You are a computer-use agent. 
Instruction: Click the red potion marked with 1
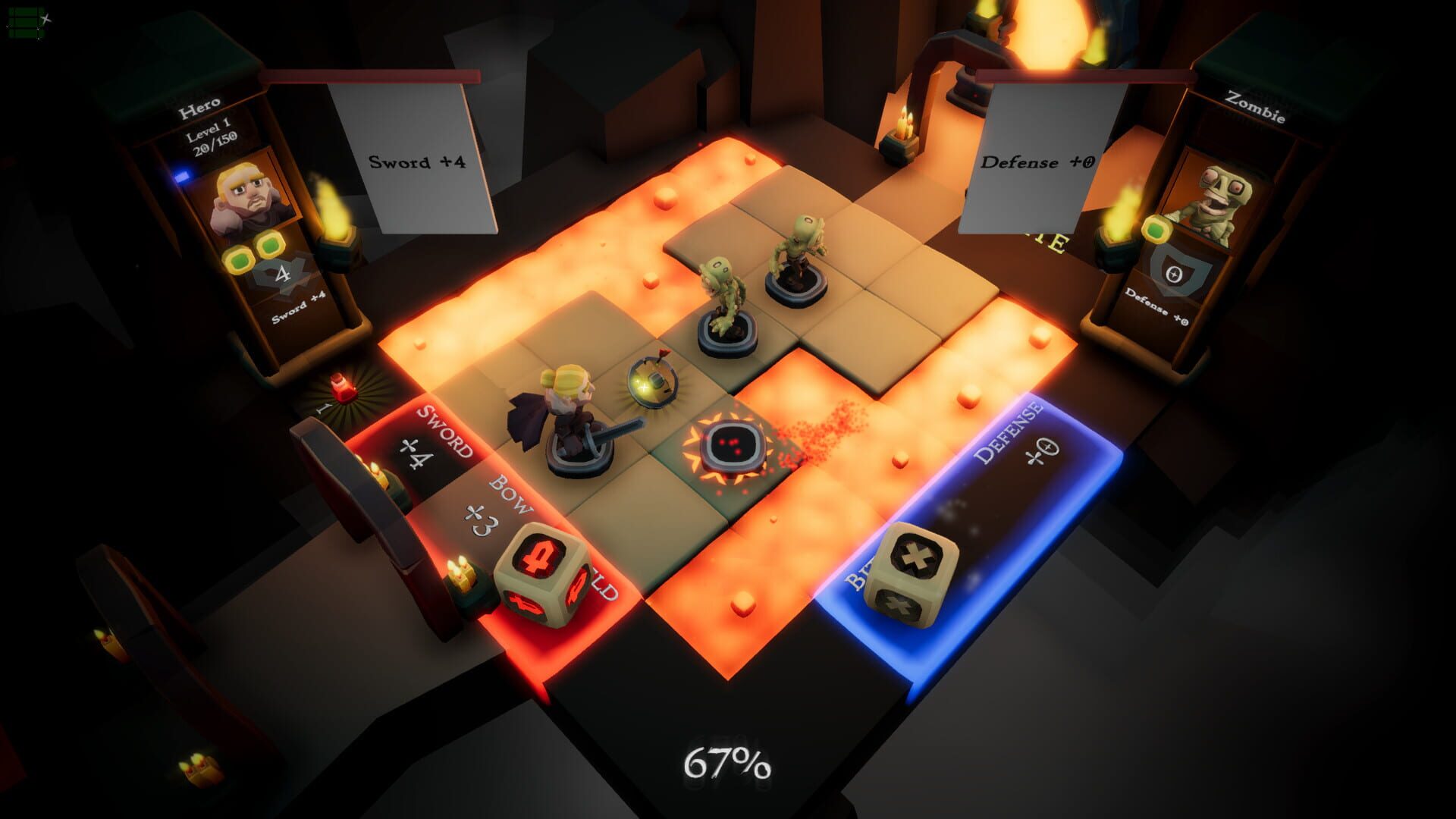pyautogui.click(x=341, y=388)
